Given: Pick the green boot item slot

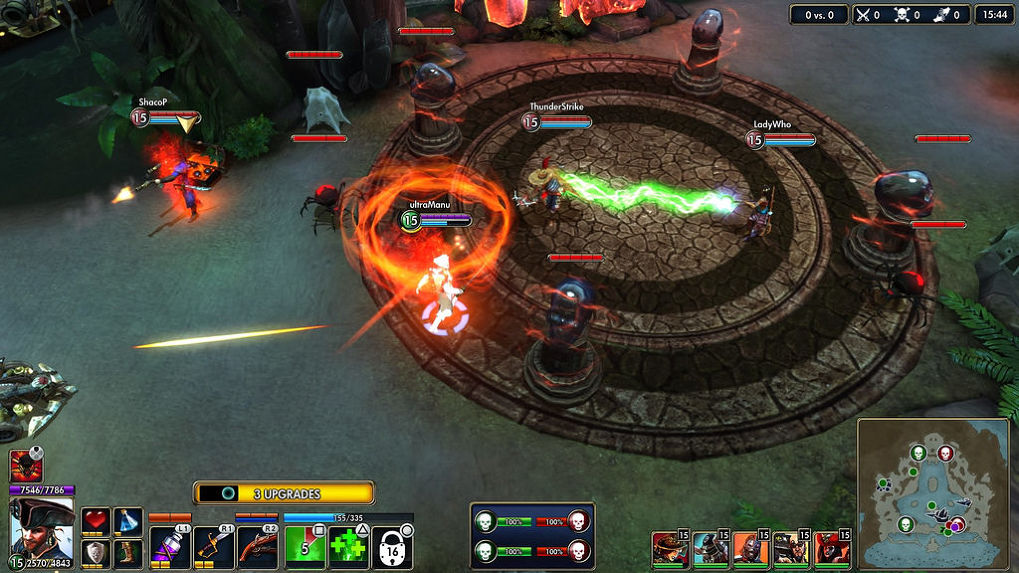Looking at the screenshot, I should [x=127, y=552].
